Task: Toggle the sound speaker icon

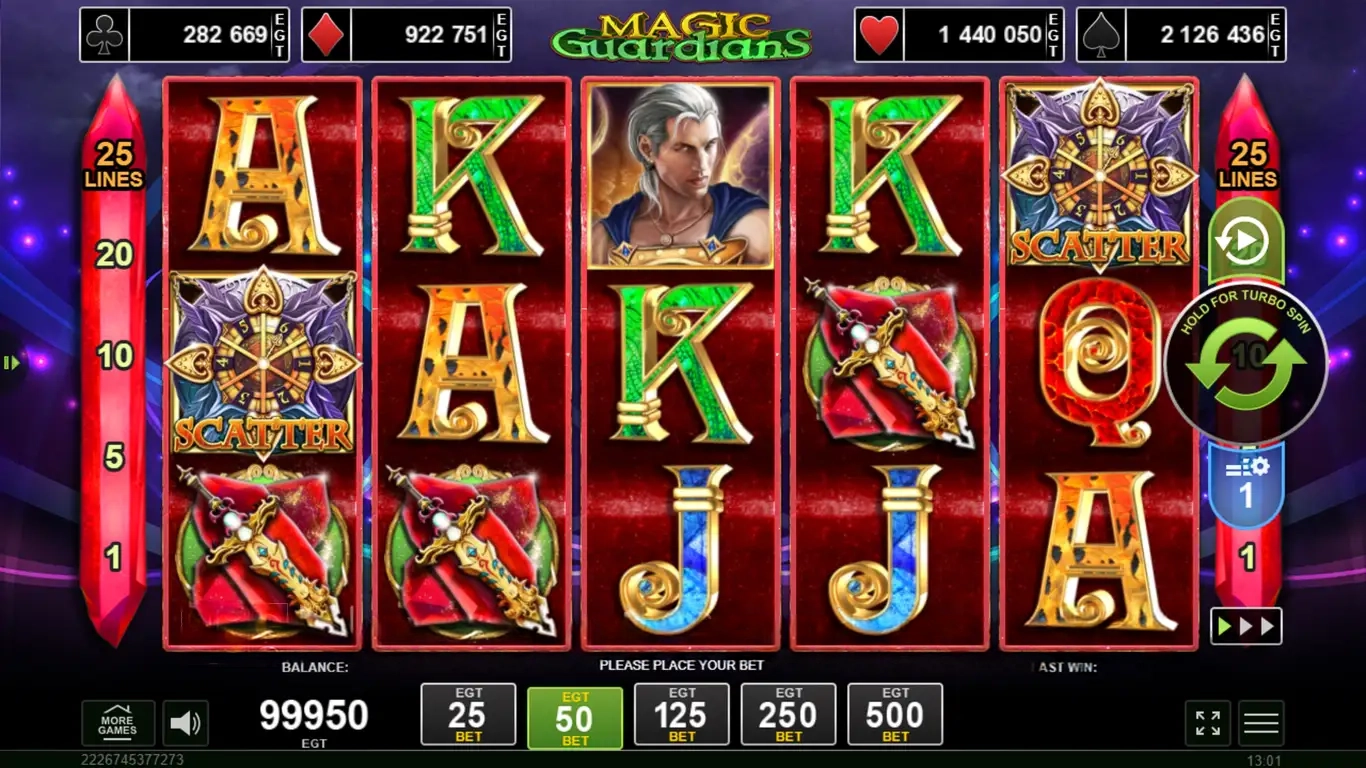Action: click(x=184, y=722)
